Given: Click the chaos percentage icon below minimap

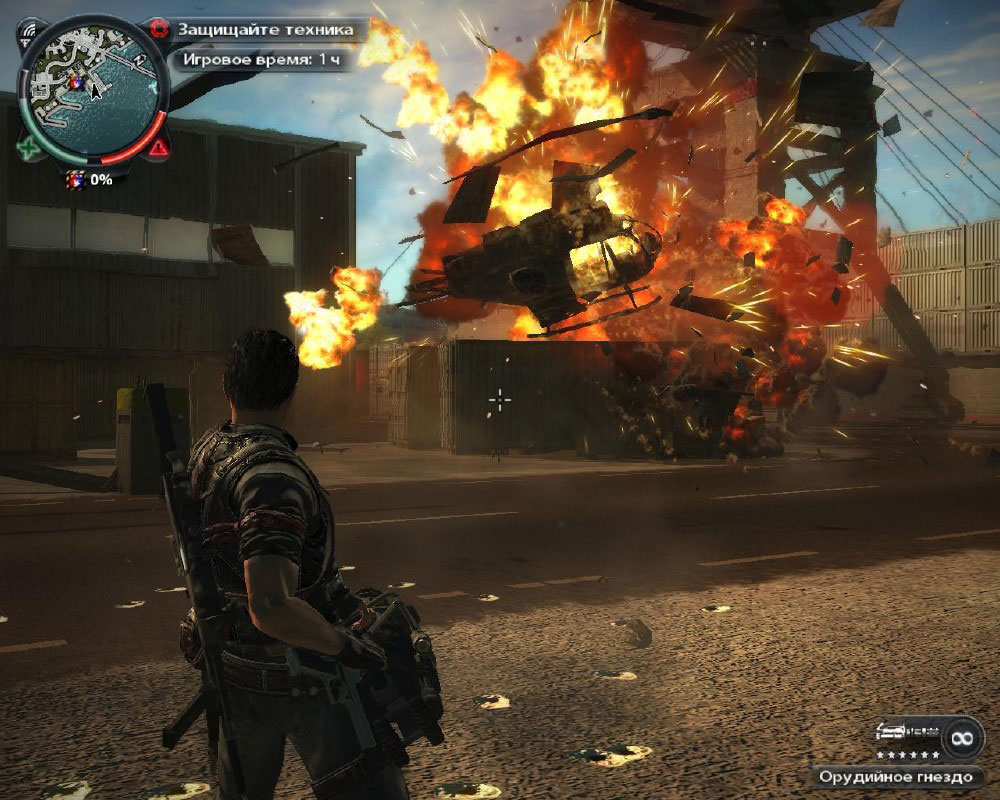Looking at the screenshot, I should pos(75,180).
